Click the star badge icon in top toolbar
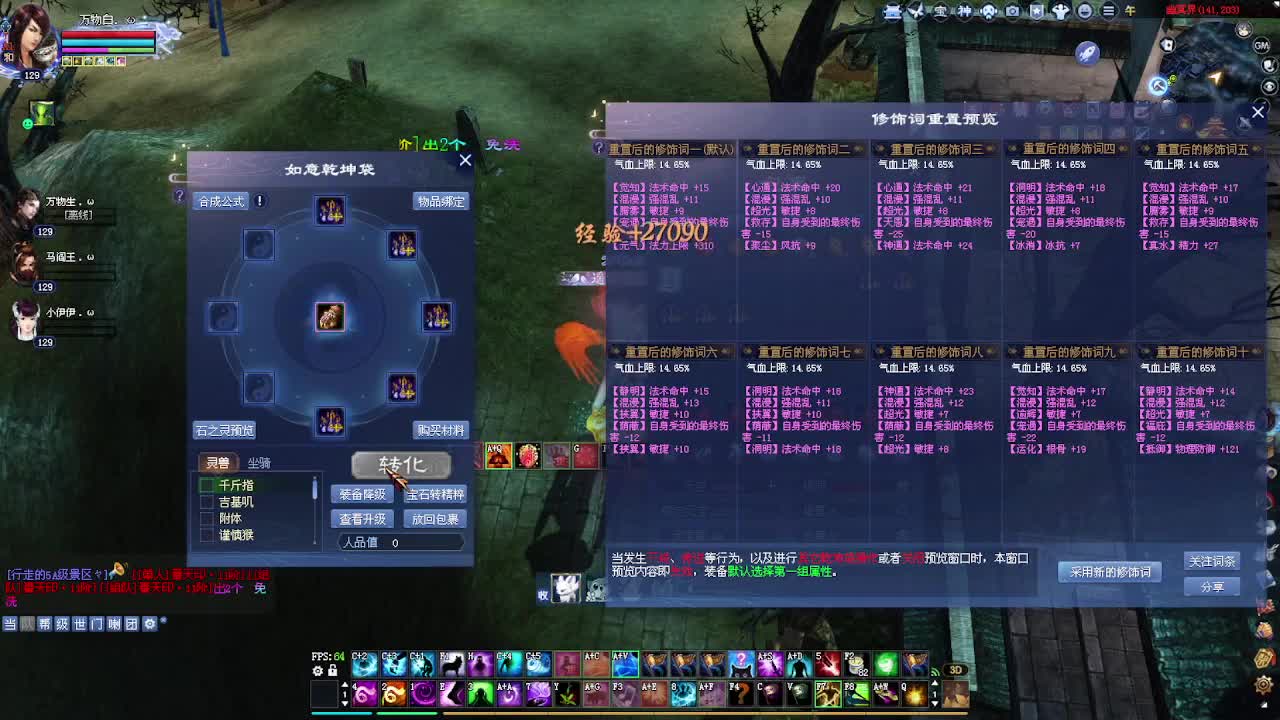The width and height of the screenshot is (1280, 720). point(1037,11)
